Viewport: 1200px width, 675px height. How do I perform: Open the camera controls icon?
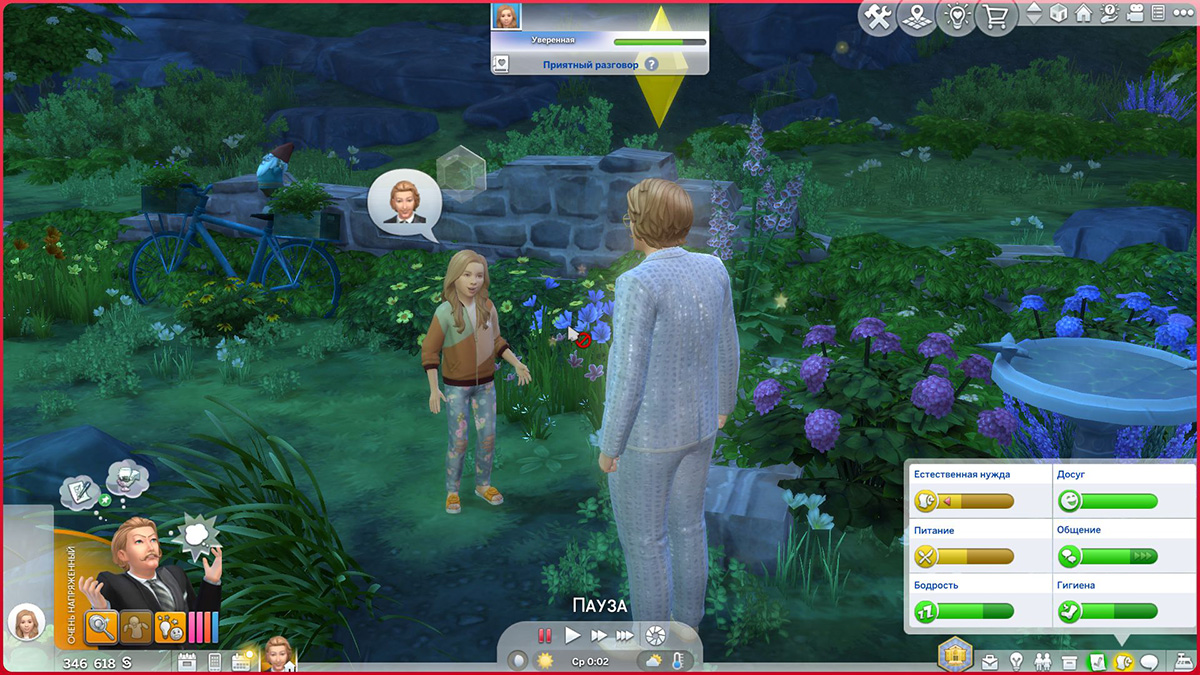(x=1134, y=15)
